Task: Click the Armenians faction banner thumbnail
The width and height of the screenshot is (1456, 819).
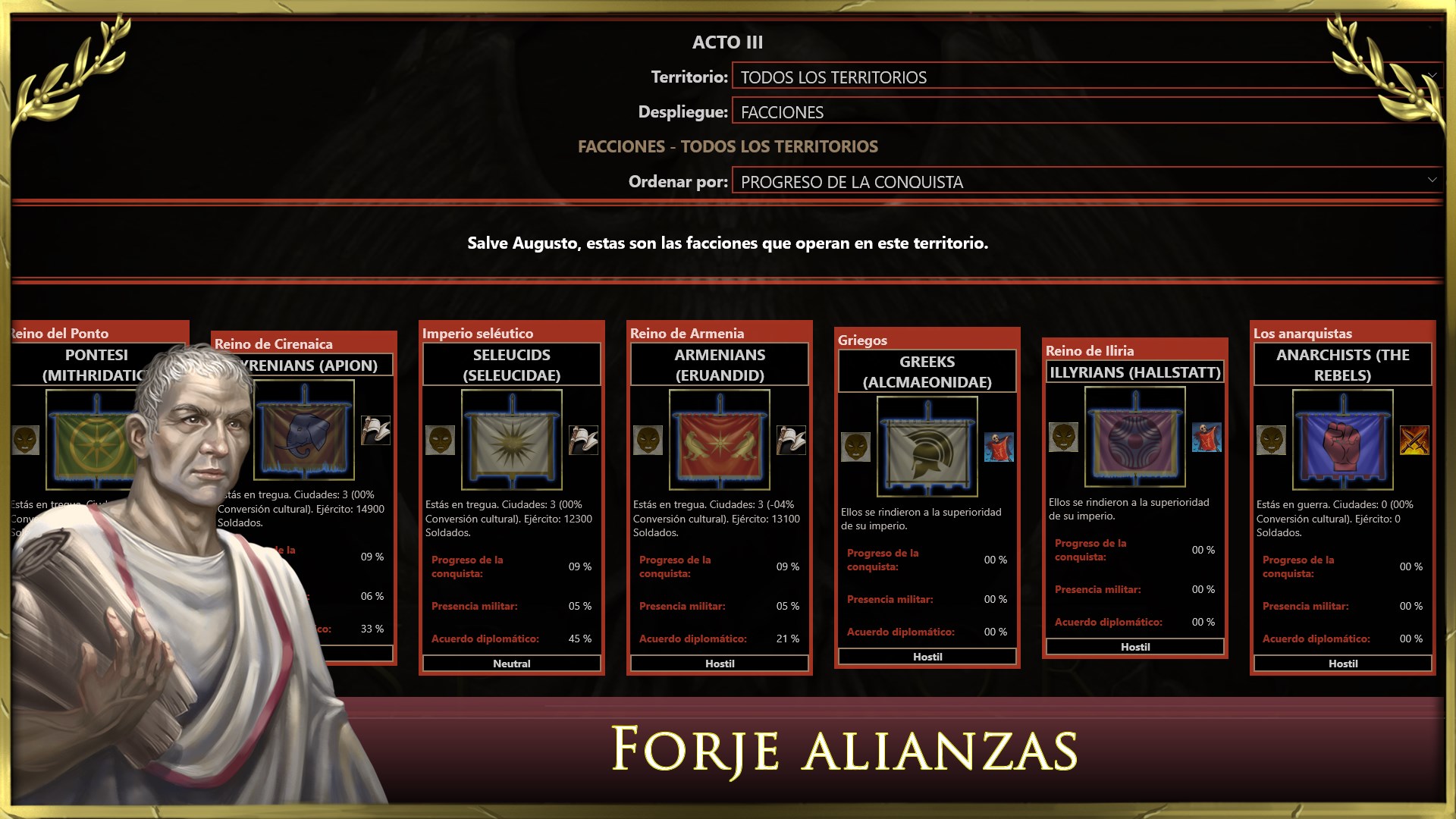Action: (x=718, y=438)
